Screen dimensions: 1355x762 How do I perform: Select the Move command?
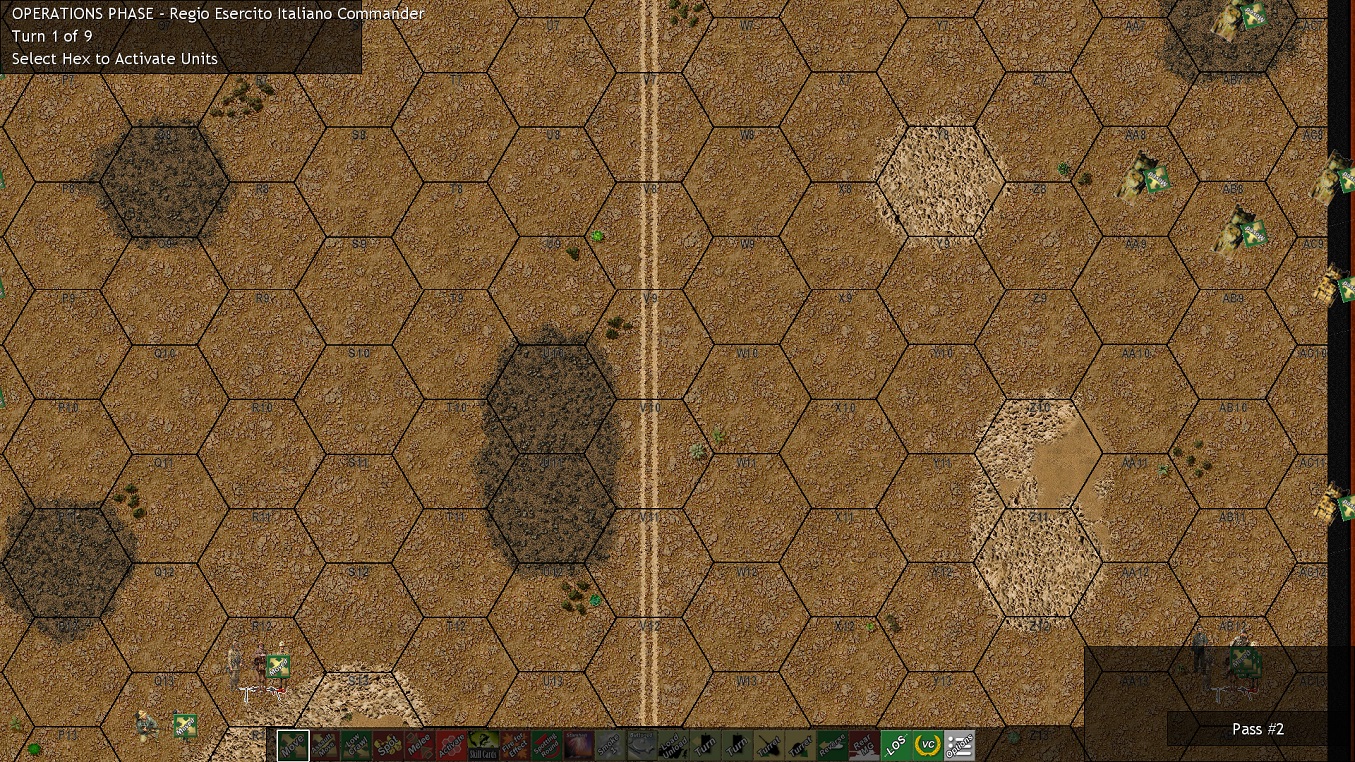(293, 745)
